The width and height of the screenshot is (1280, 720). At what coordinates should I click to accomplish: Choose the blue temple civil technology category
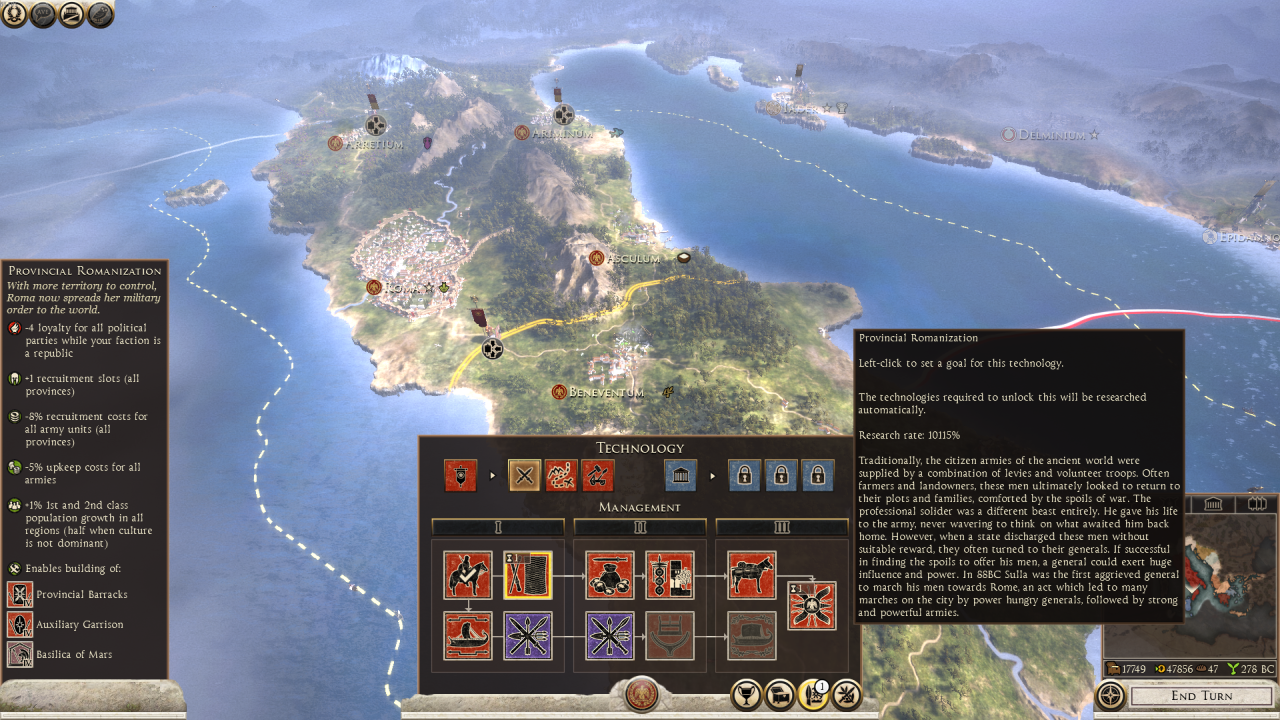[681, 476]
